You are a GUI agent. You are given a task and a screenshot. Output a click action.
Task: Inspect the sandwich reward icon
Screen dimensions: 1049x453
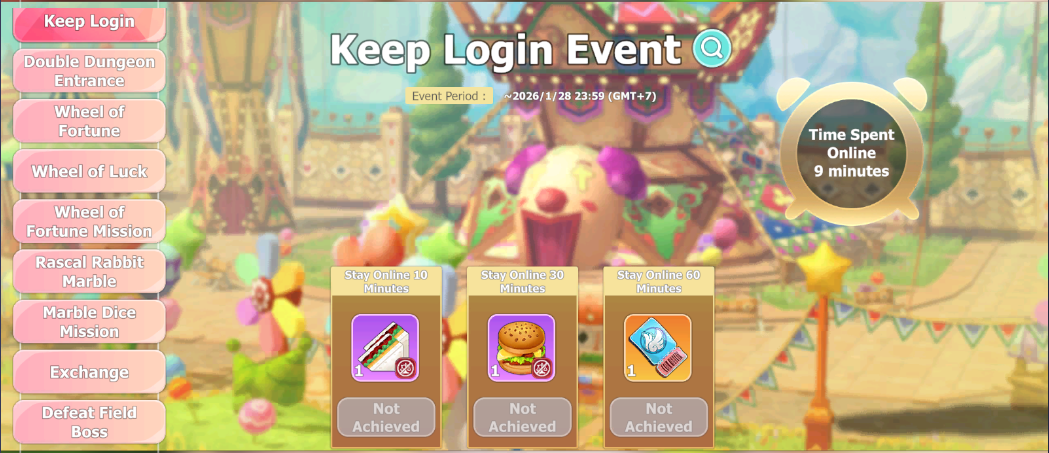[x=385, y=348]
